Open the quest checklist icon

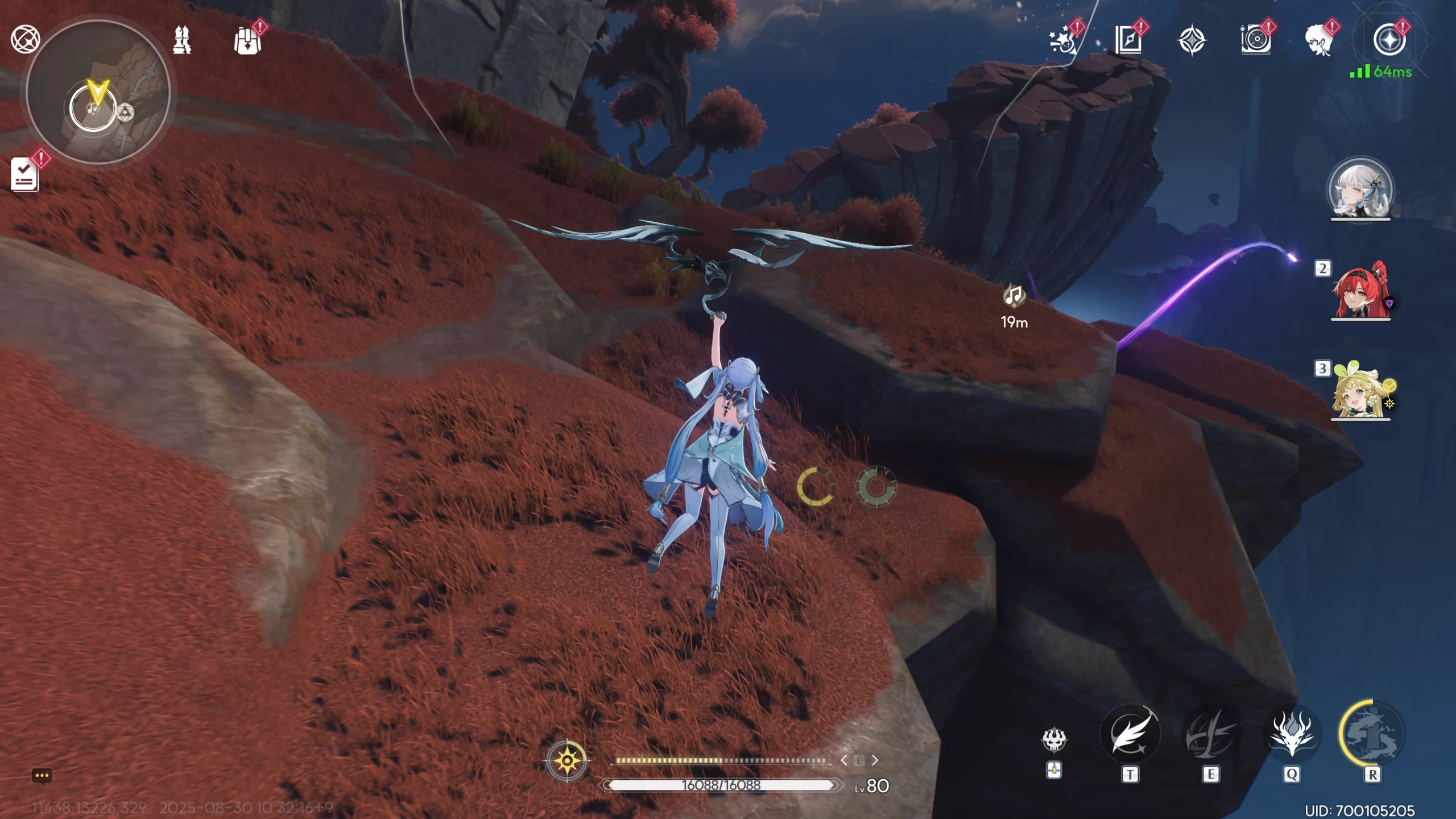24,174
